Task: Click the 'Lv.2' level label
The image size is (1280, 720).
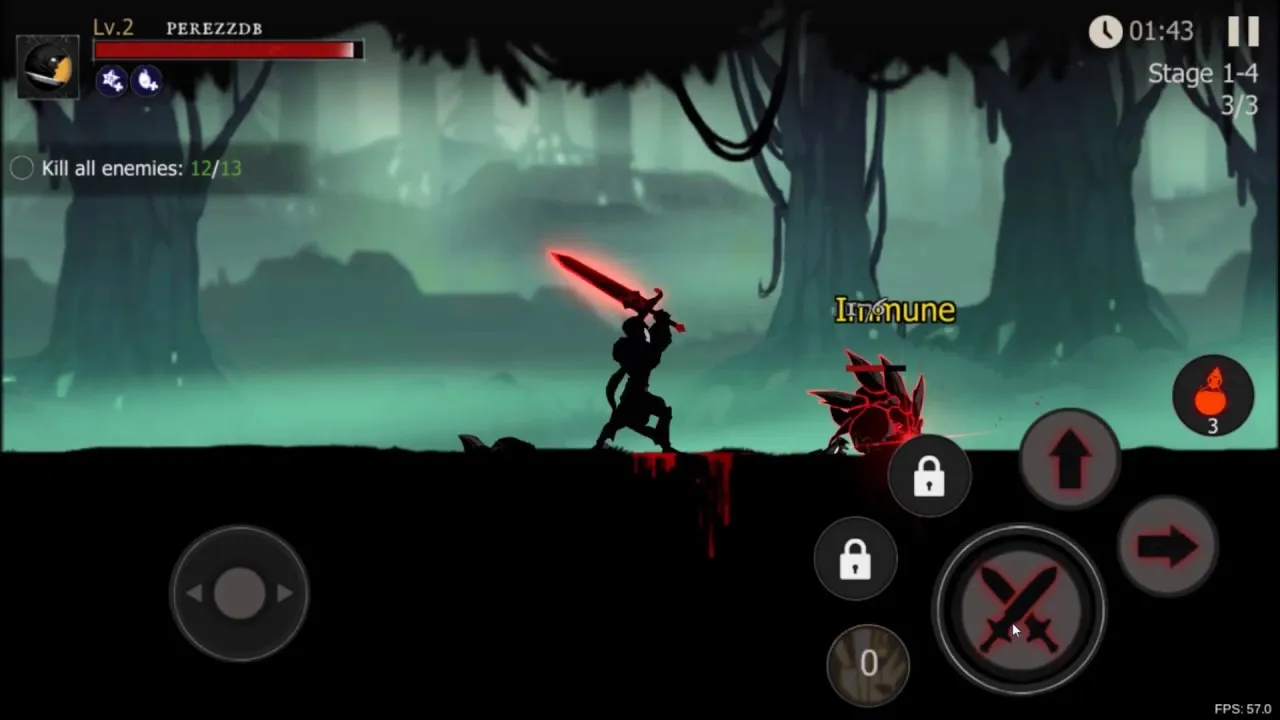Action: [111, 27]
